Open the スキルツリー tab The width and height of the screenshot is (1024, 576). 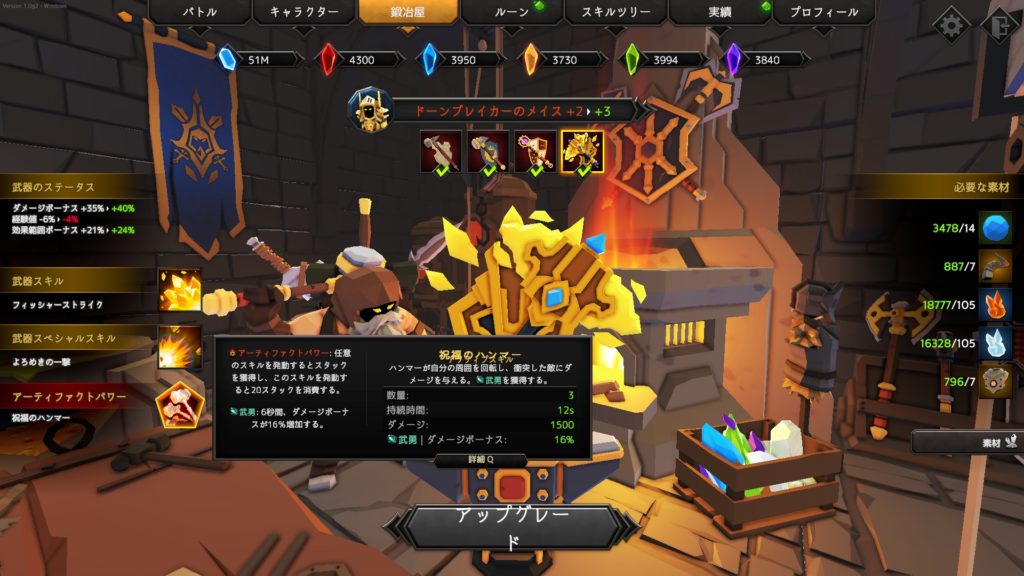pyautogui.click(x=615, y=13)
